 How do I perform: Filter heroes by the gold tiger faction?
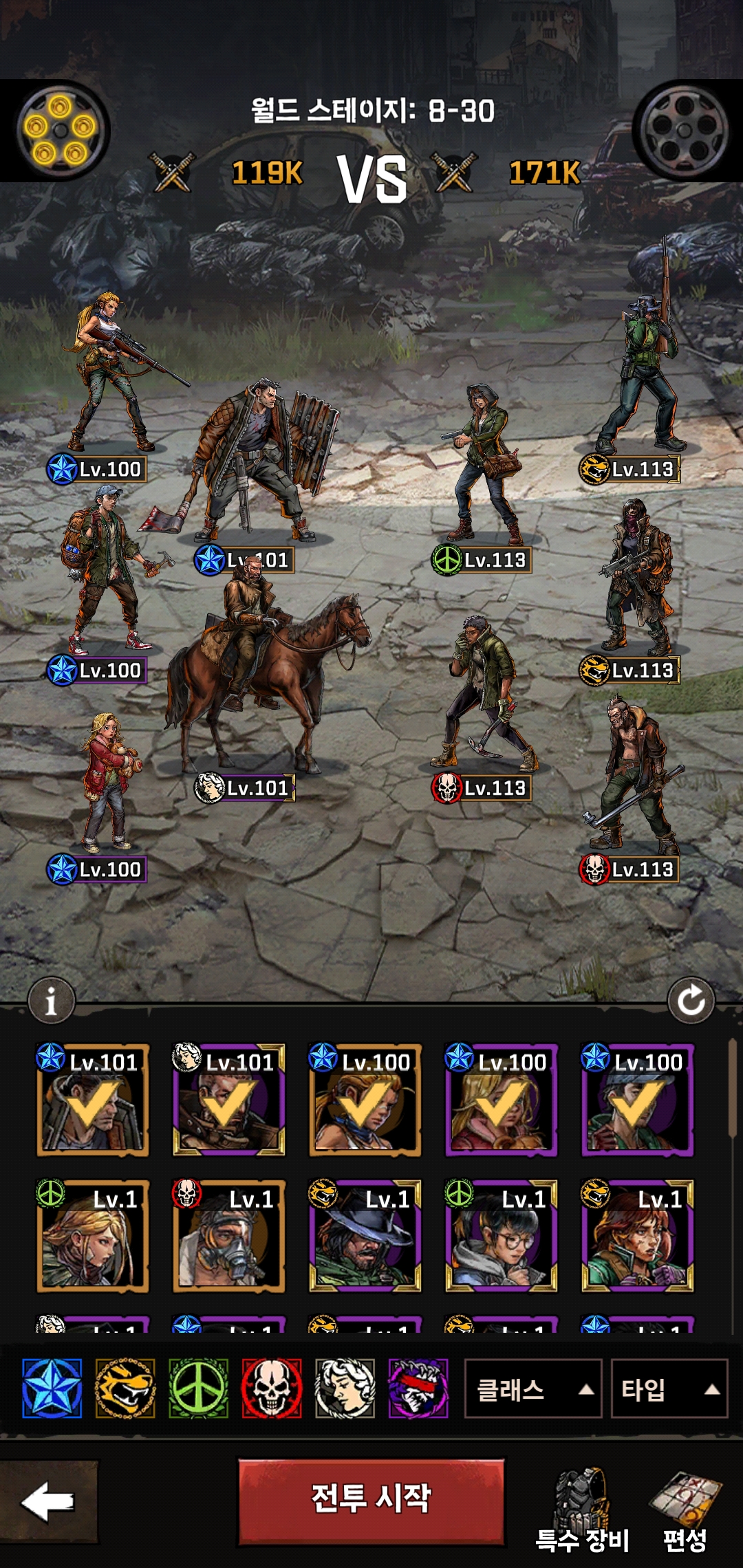(125, 1389)
